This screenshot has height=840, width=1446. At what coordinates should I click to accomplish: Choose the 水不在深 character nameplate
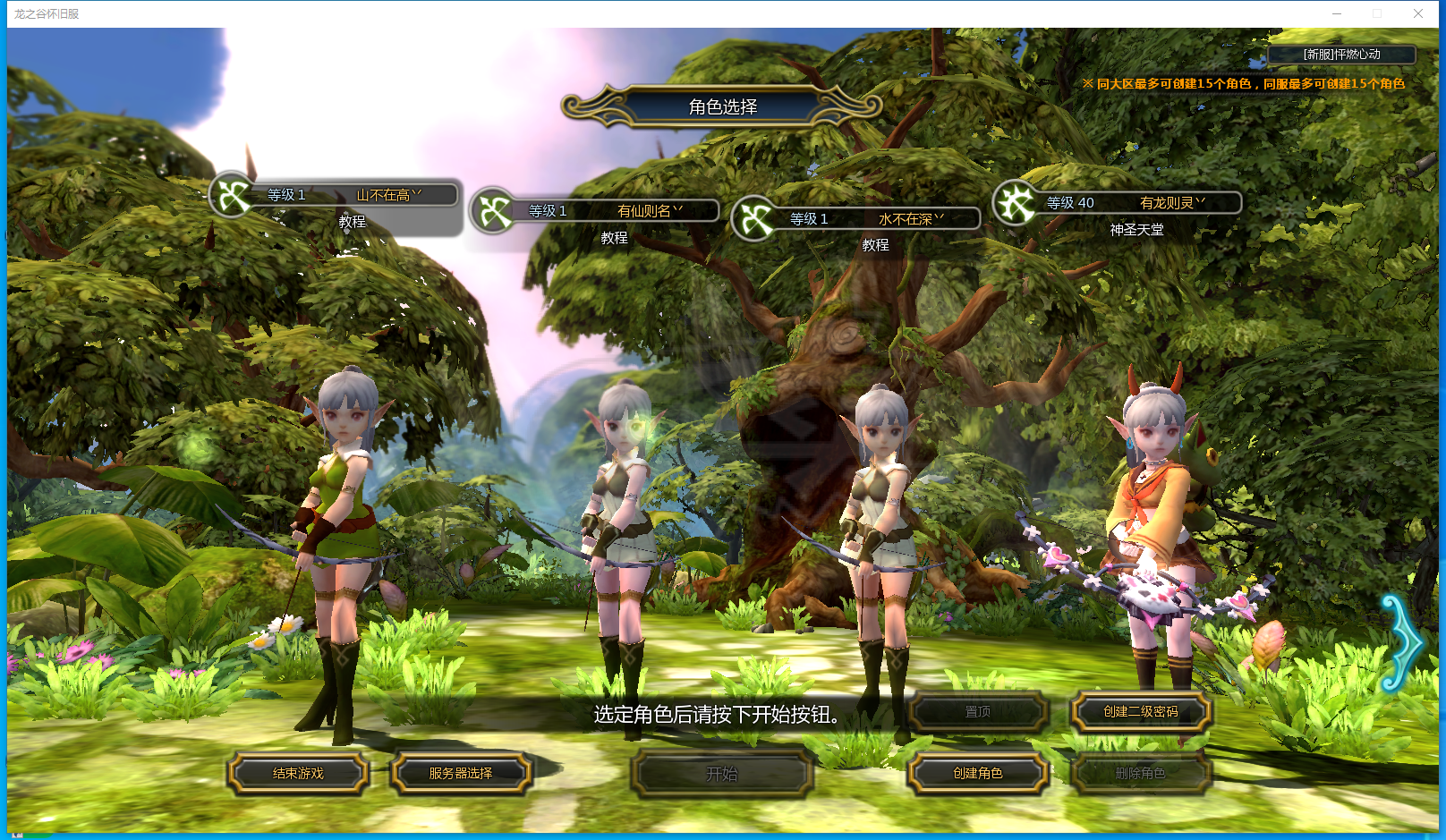[879, 219]
